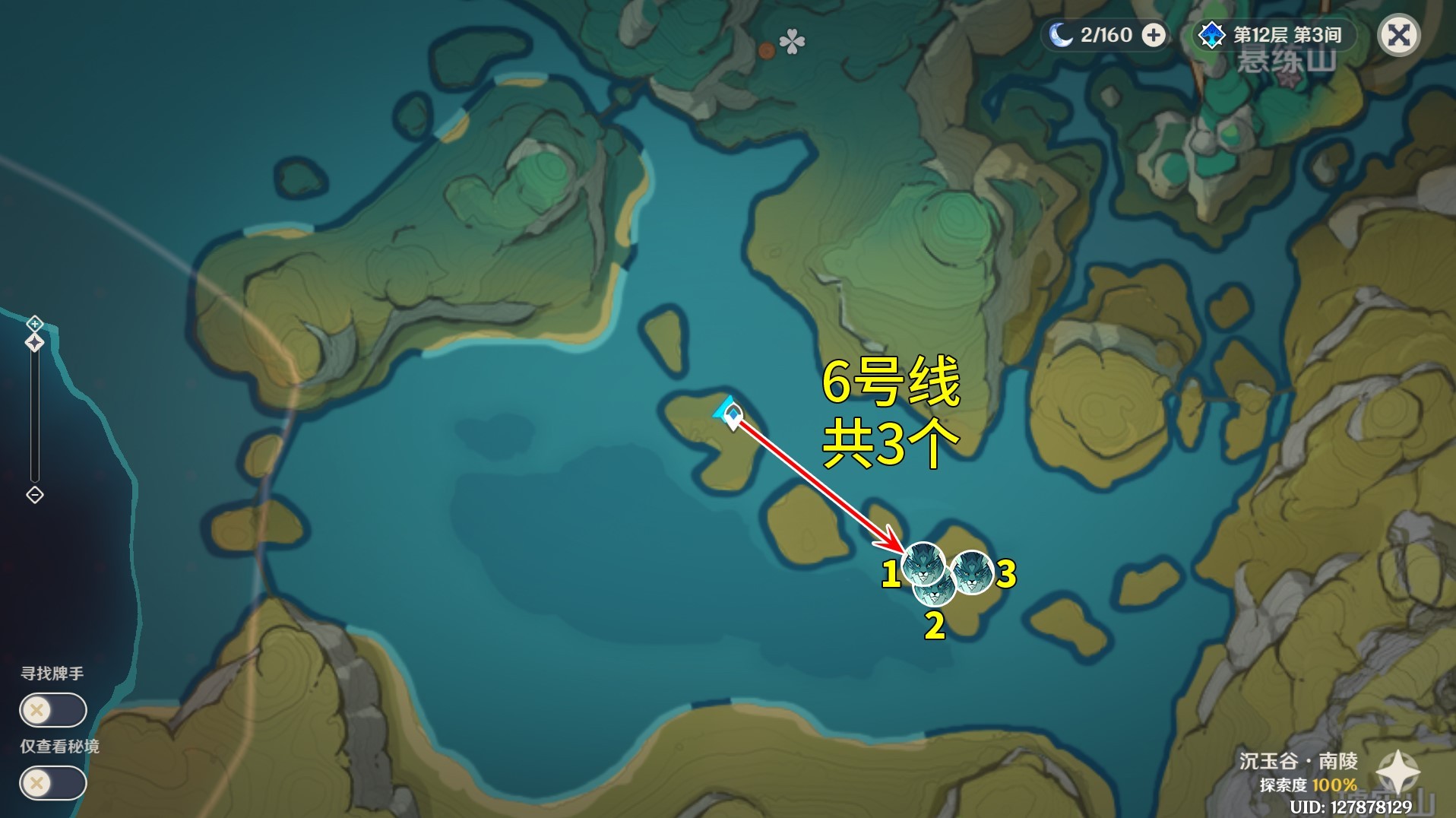The image size is (1456, 818).
Task: Click the map zoom slider handle
Action: (x=35, y=343)
